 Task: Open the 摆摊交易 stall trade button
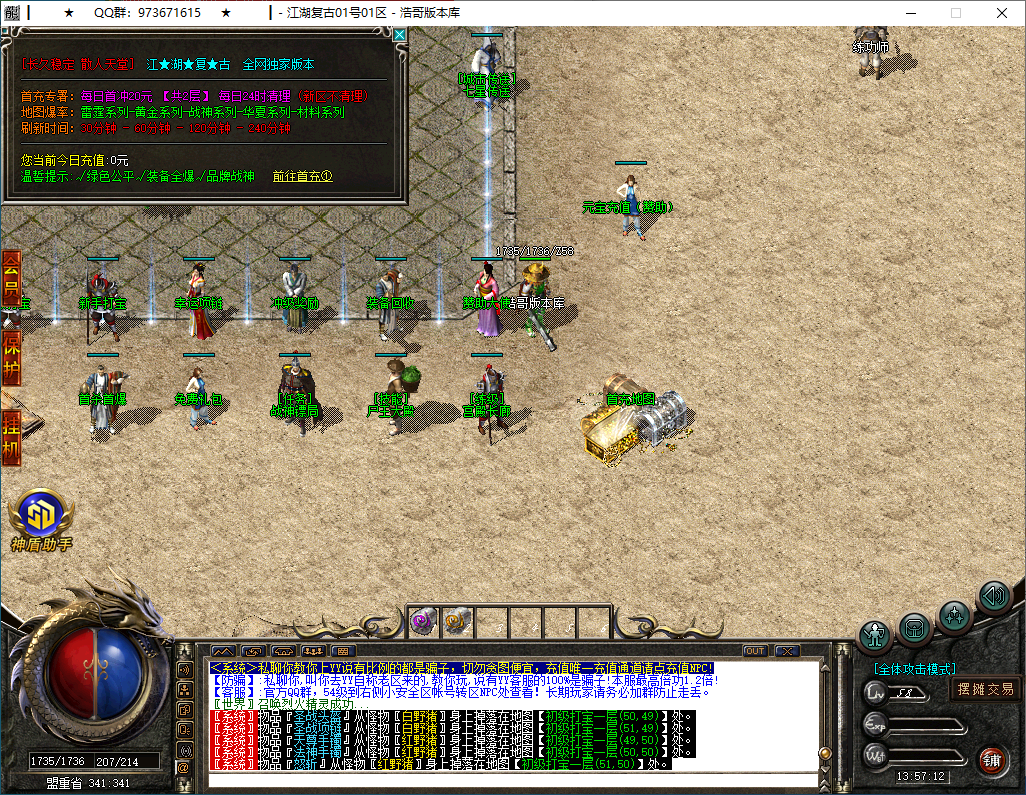pos(985,689)
